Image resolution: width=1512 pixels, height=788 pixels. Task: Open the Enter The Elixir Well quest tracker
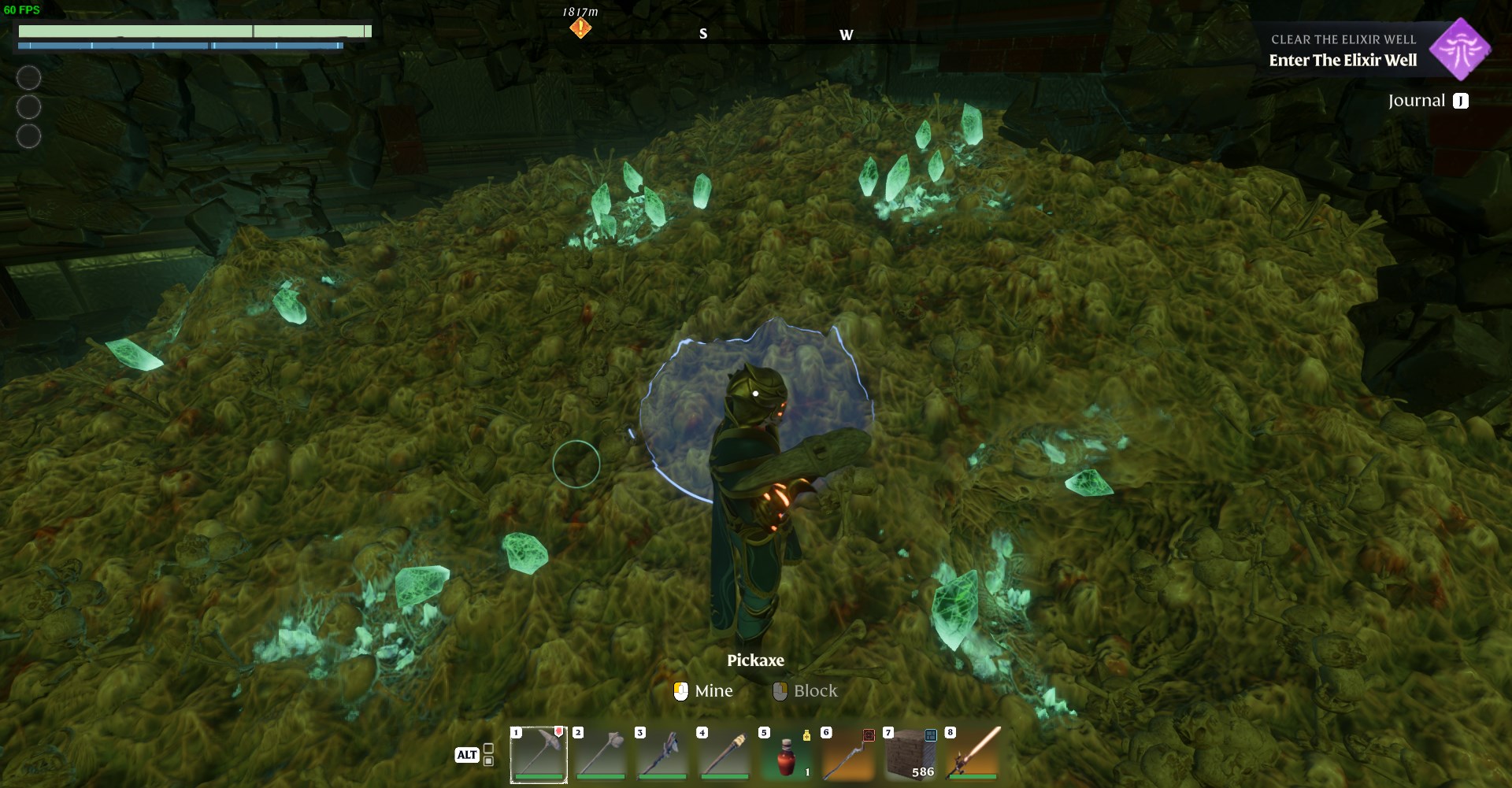pos(1343,60)
